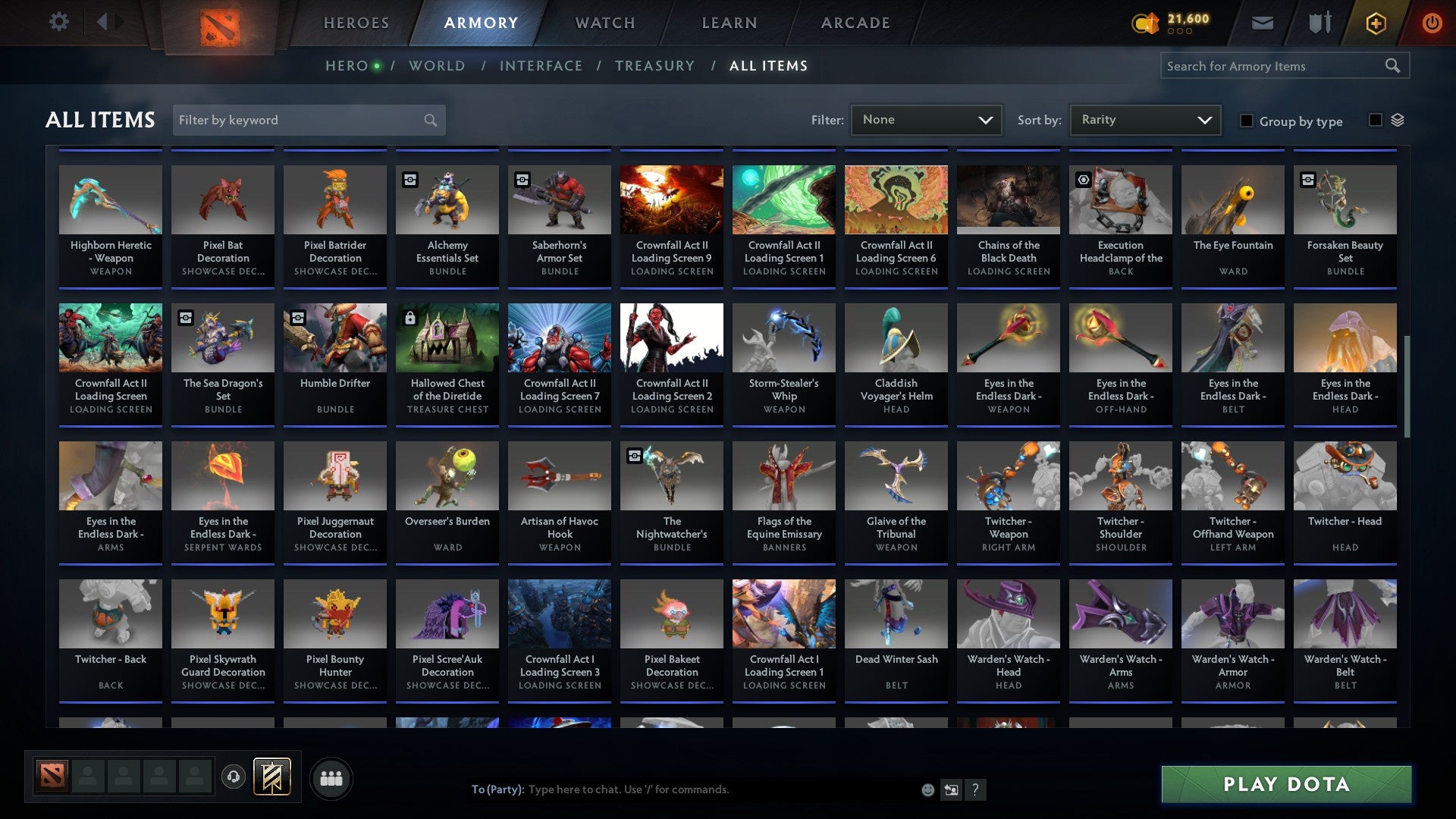The width and height of the screenshot is (1456, 819).
Task: Open the settings gear menu
Action: 59,22
